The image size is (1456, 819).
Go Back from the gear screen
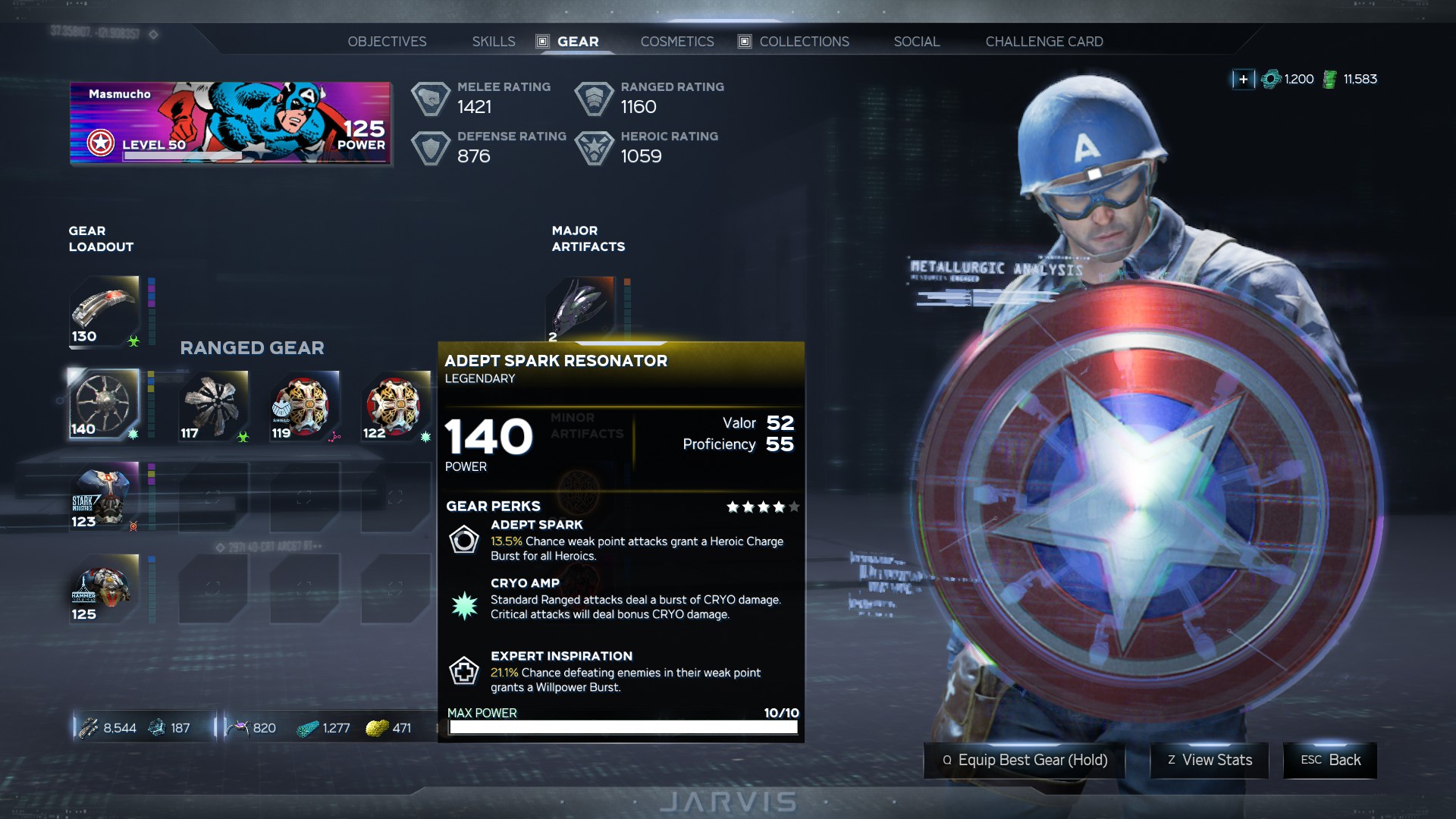click(x=1330, y=760)
